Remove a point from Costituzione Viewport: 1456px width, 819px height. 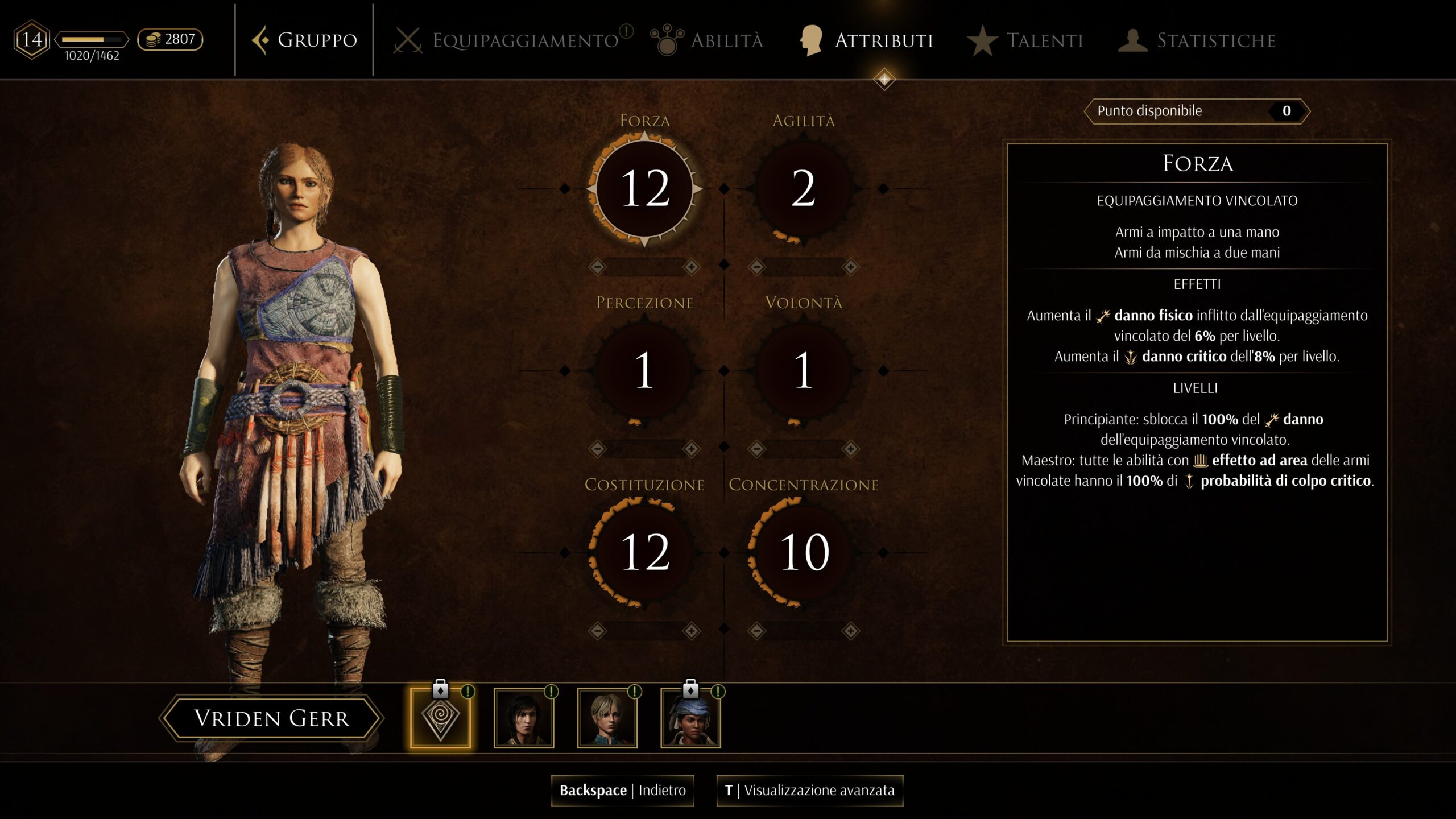tap(597, 631)
